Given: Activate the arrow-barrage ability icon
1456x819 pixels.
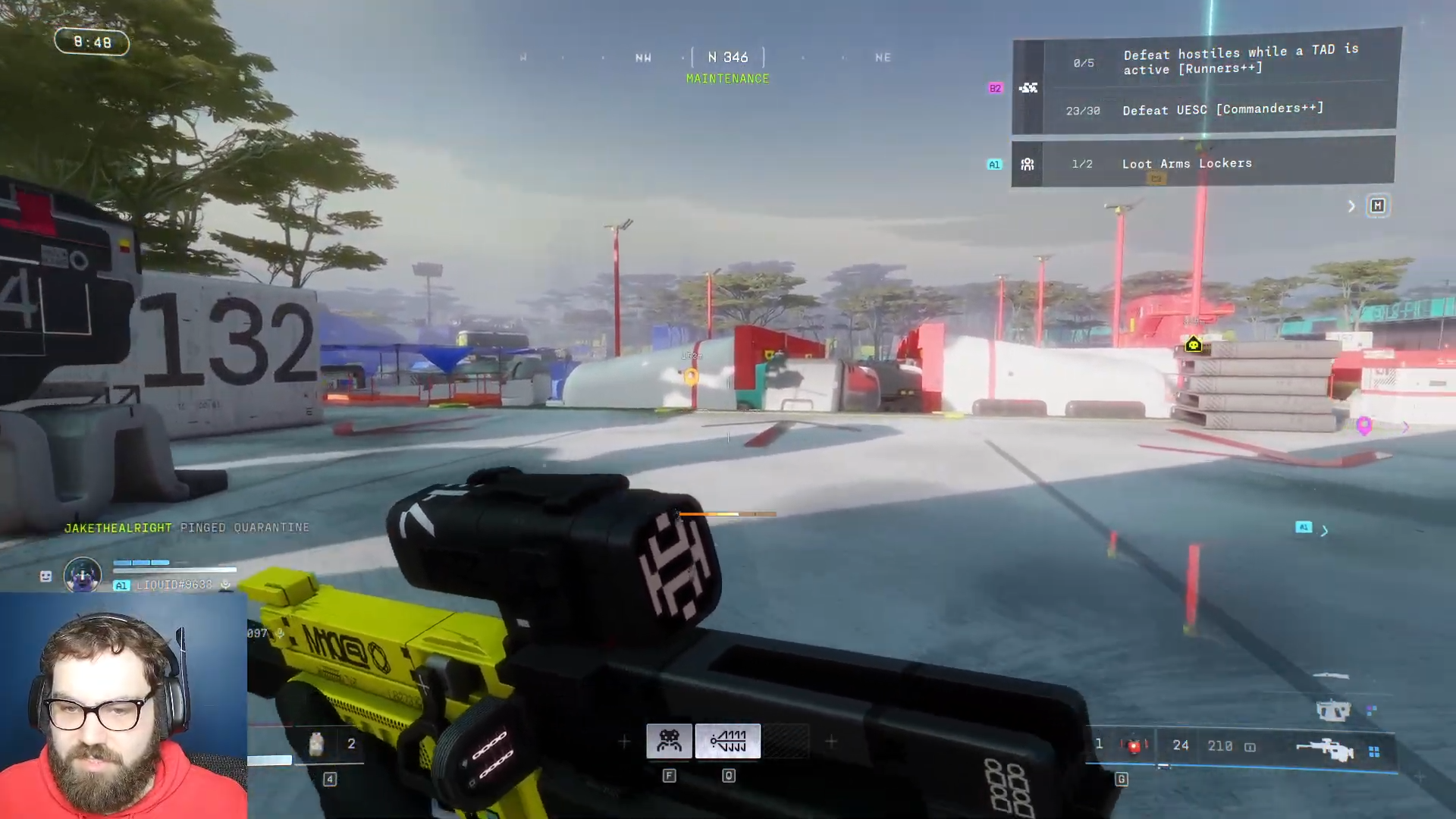Looking at the screenshot, I should (x=728, y=741).
